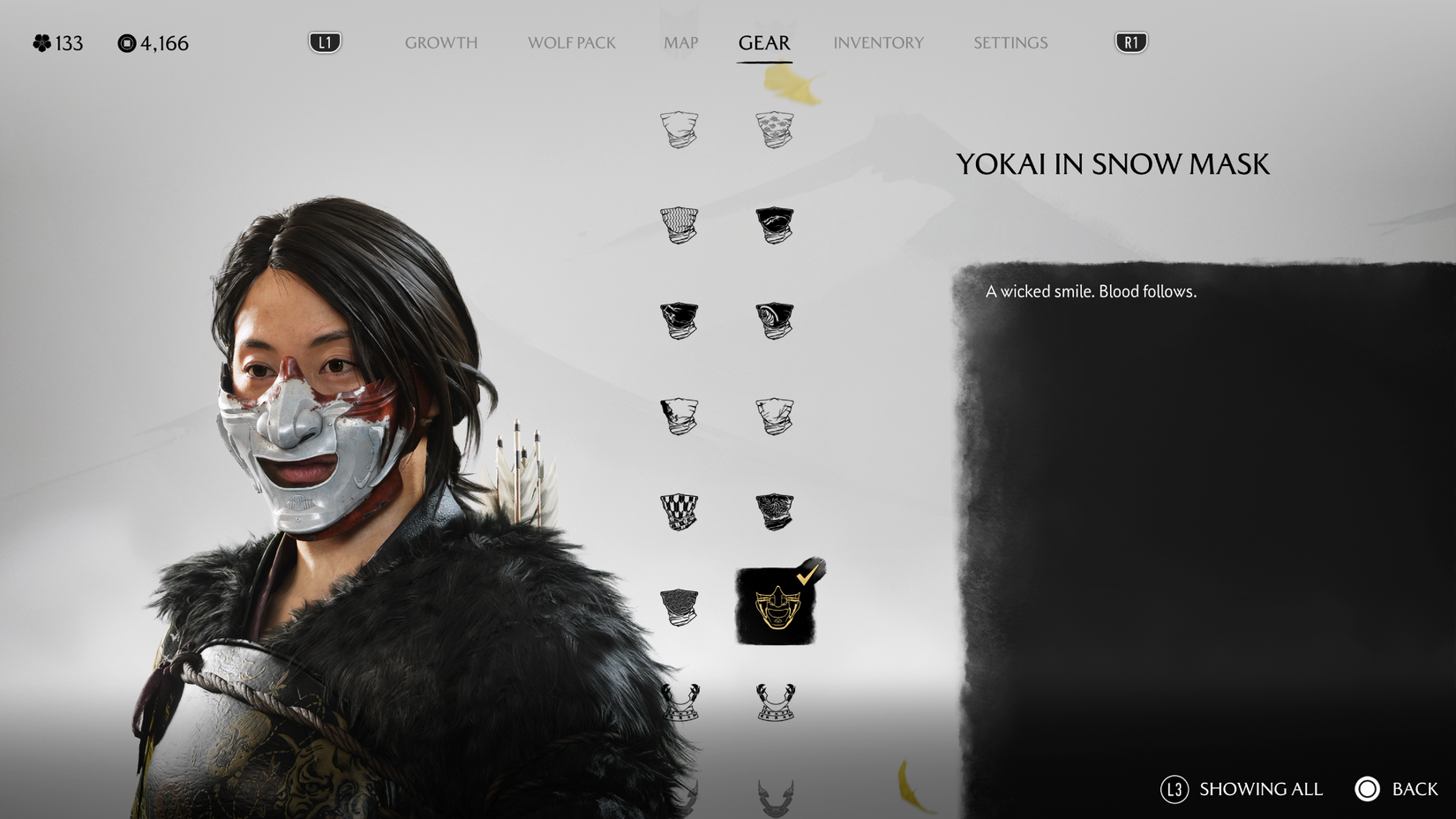Pick the solid black mask
This screenshot has width=1456, height=819.
pyautogui.click(x=777, y=227)
